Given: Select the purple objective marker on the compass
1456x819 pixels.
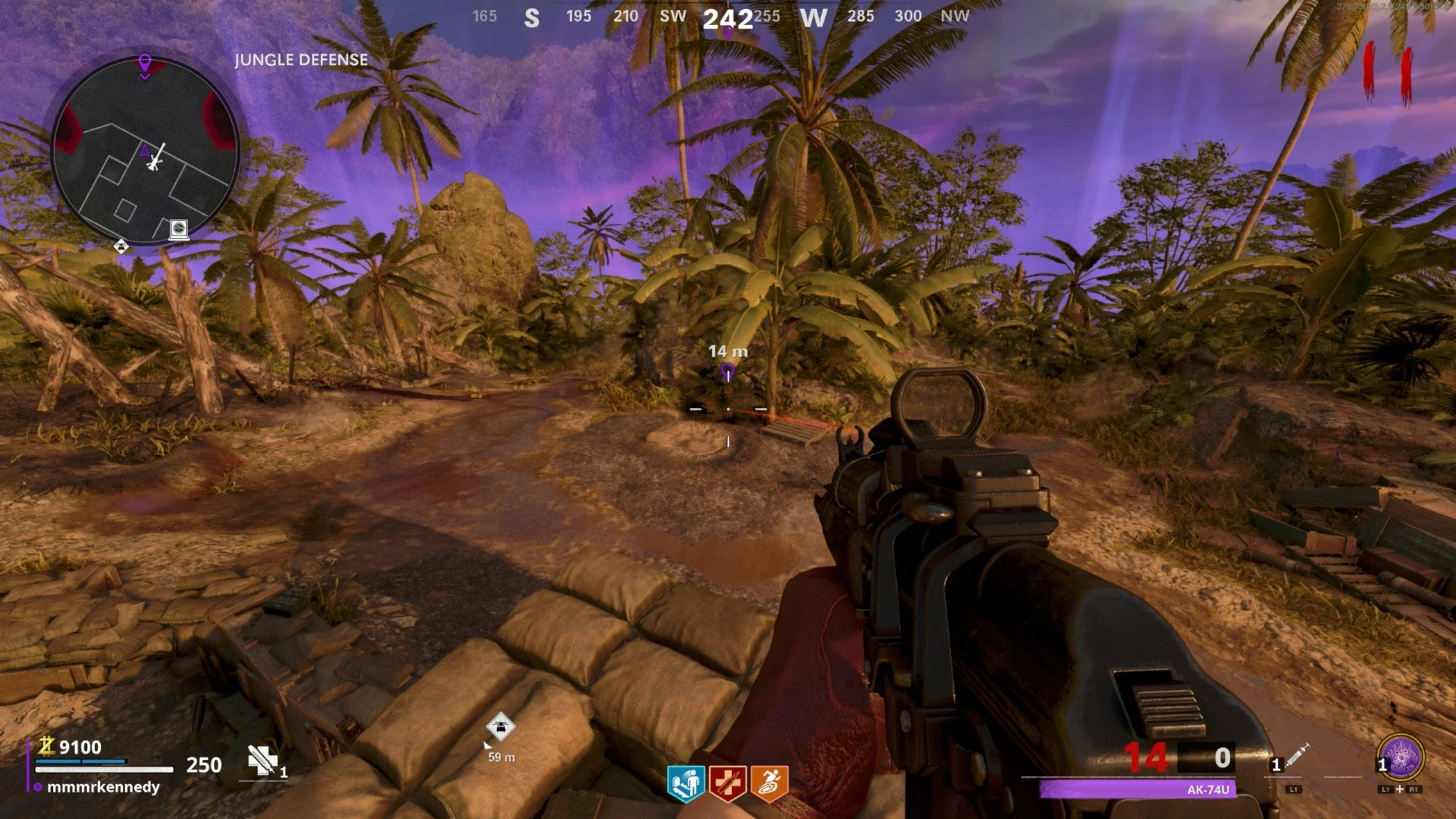Looking at the screenshot, I should 727,32.
